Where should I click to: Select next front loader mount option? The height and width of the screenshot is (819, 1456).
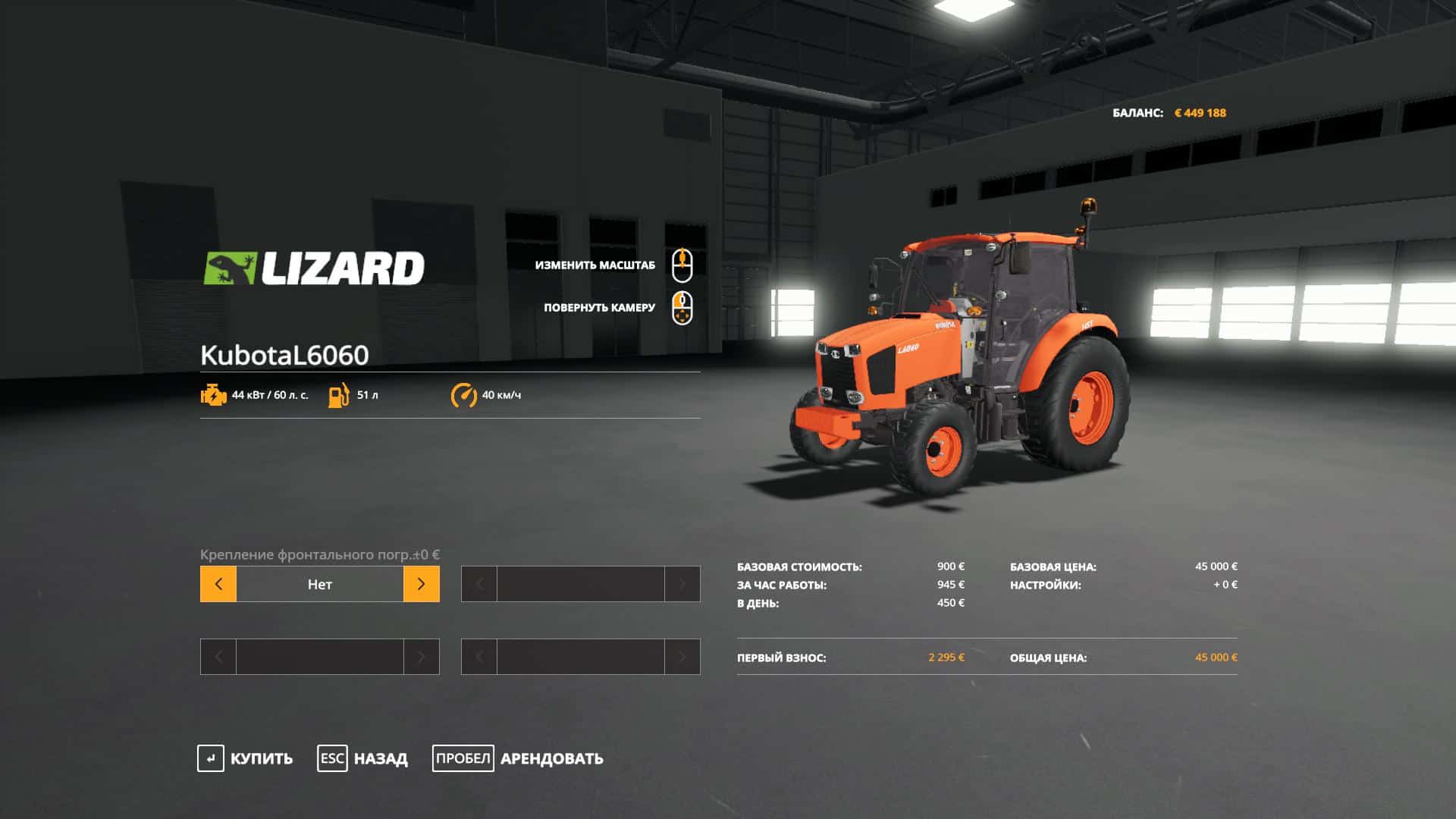pyautogui.click(x=421, y=584)
